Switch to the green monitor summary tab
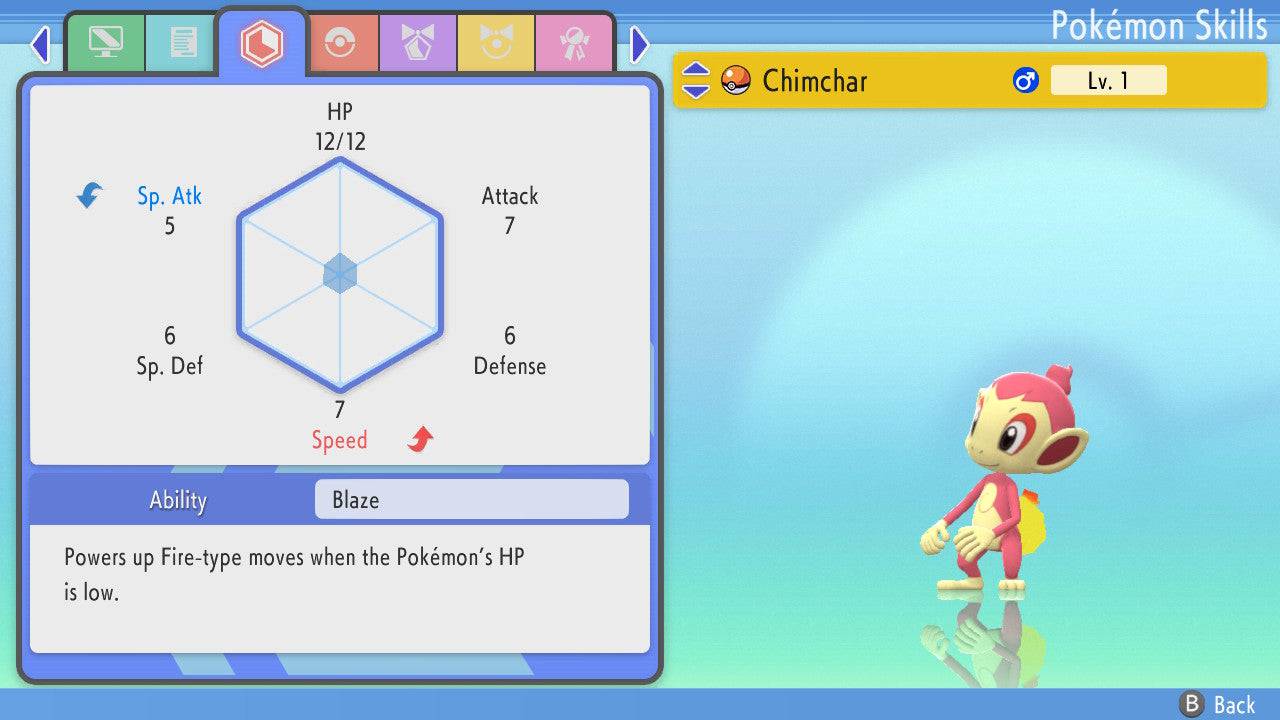Screen dimensions: 1280x720 [x=105, y=43]
